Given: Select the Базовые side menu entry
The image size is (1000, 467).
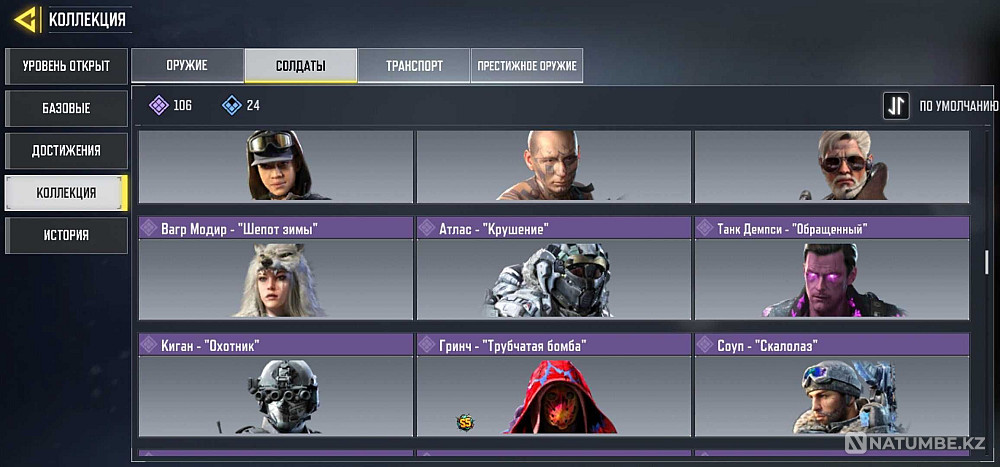Looking at the screenshot, I should [x=66, y=108].
